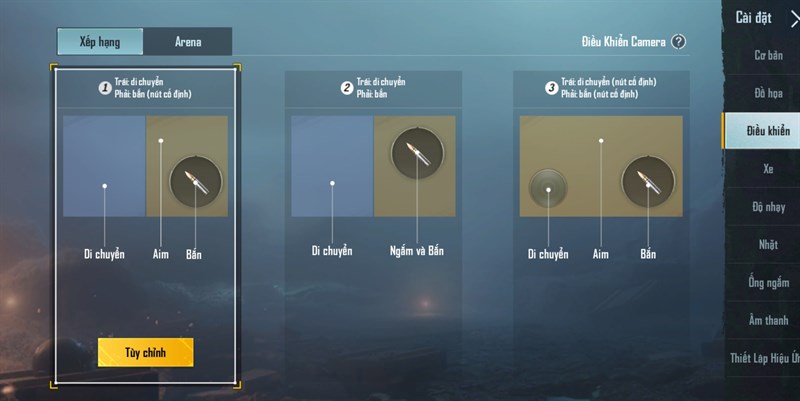800x401 pixels.
Task: Open the Xe vehicle settings
Action: coord(768,169)
